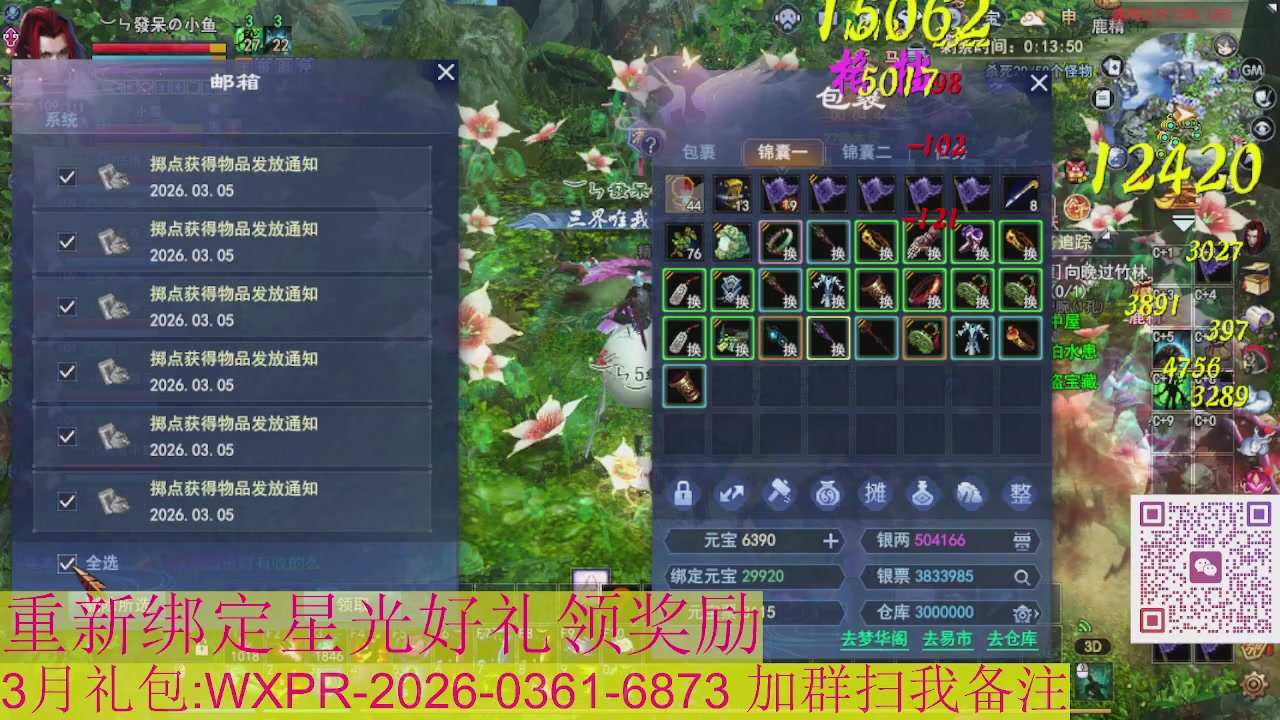
Task: Toggle the 全选 select-all checkbox in mailbox
Action: 67,563
